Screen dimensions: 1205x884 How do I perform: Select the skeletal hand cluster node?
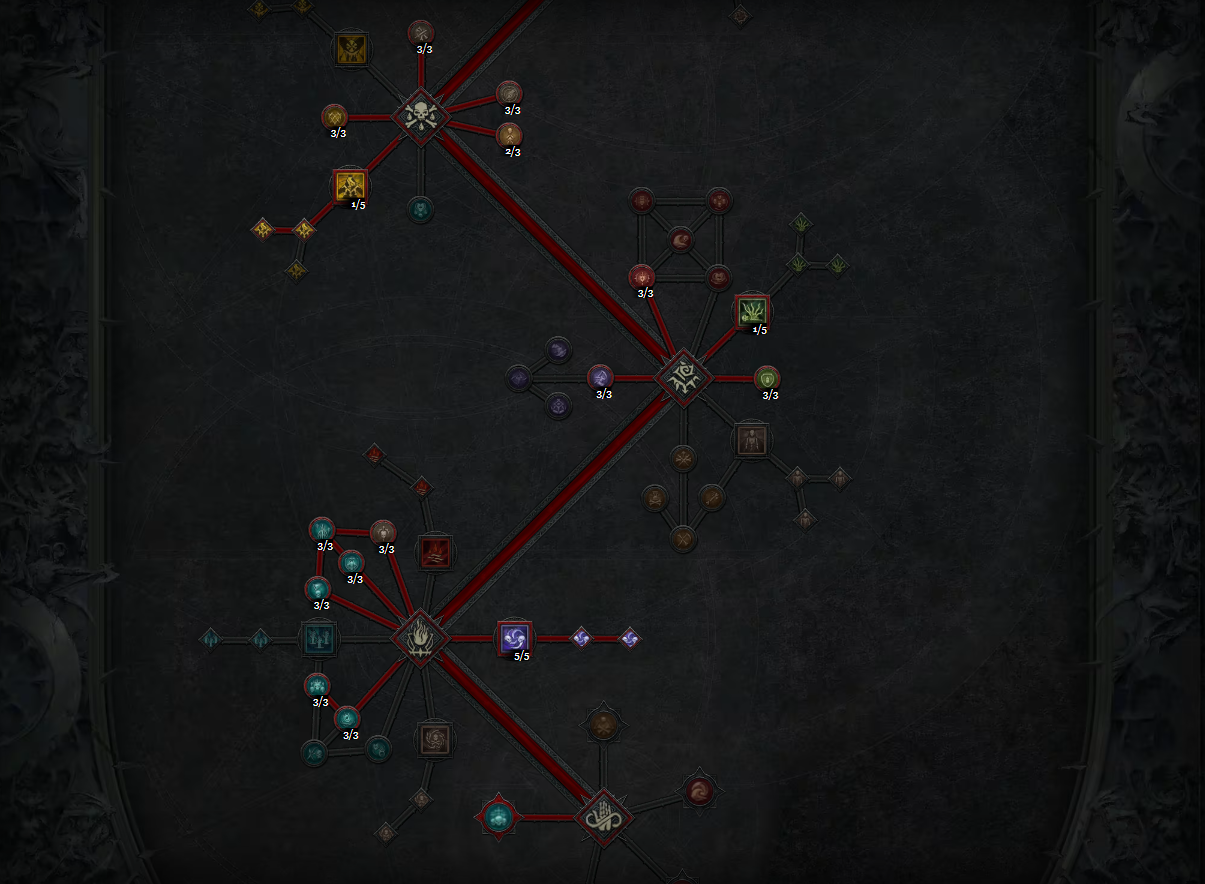coord(603,817)
